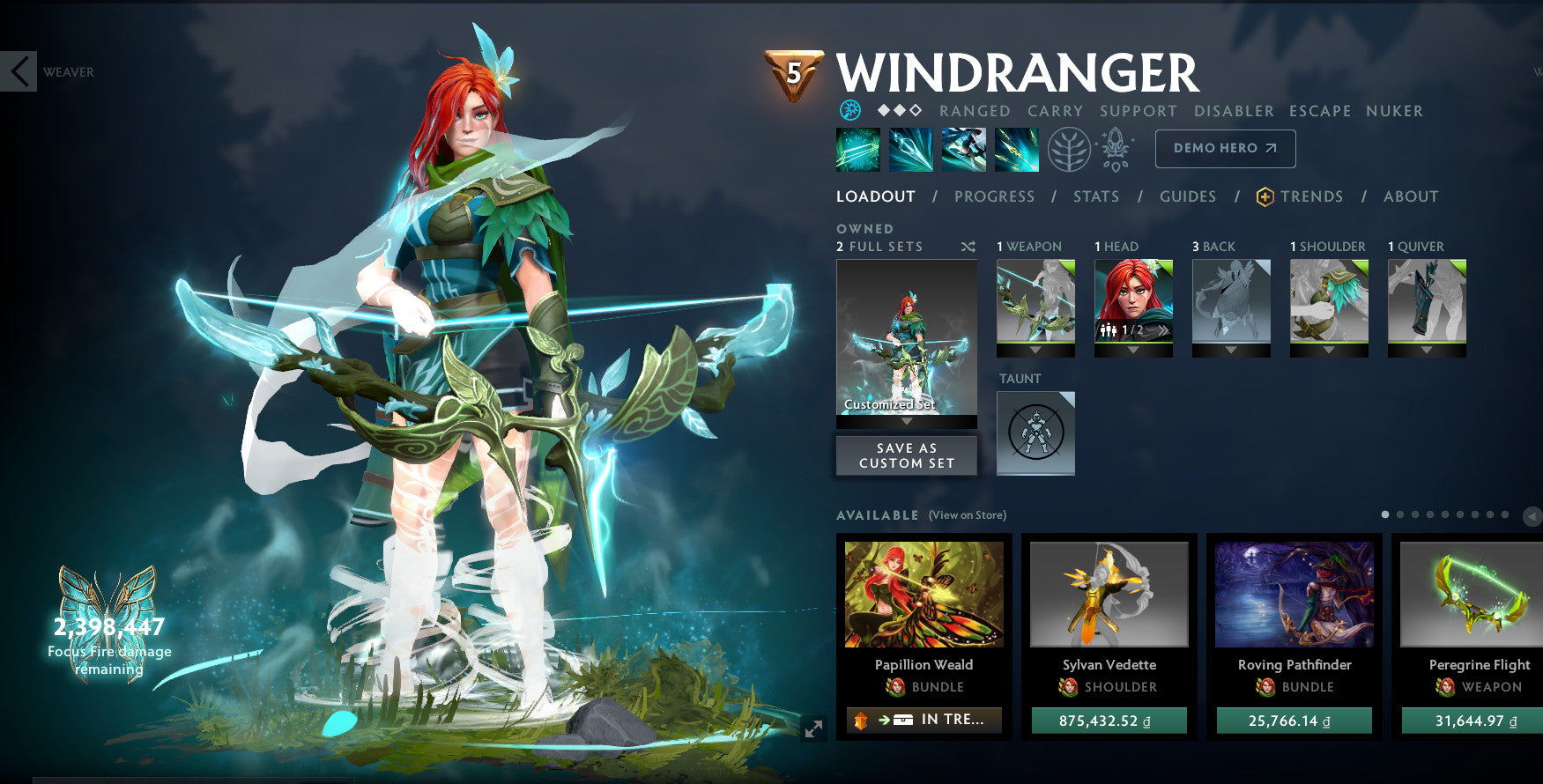
Task: Expand the Customized Set dropdown arrow
Action: pos(906,420)
